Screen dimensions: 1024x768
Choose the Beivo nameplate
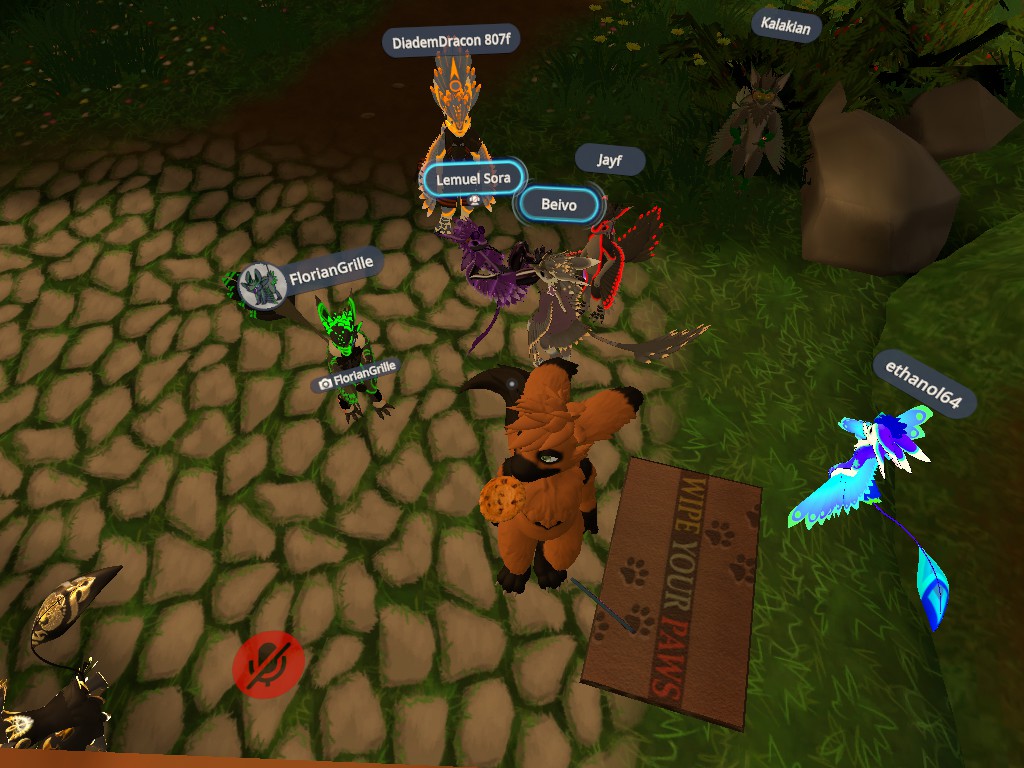[559, 205]
